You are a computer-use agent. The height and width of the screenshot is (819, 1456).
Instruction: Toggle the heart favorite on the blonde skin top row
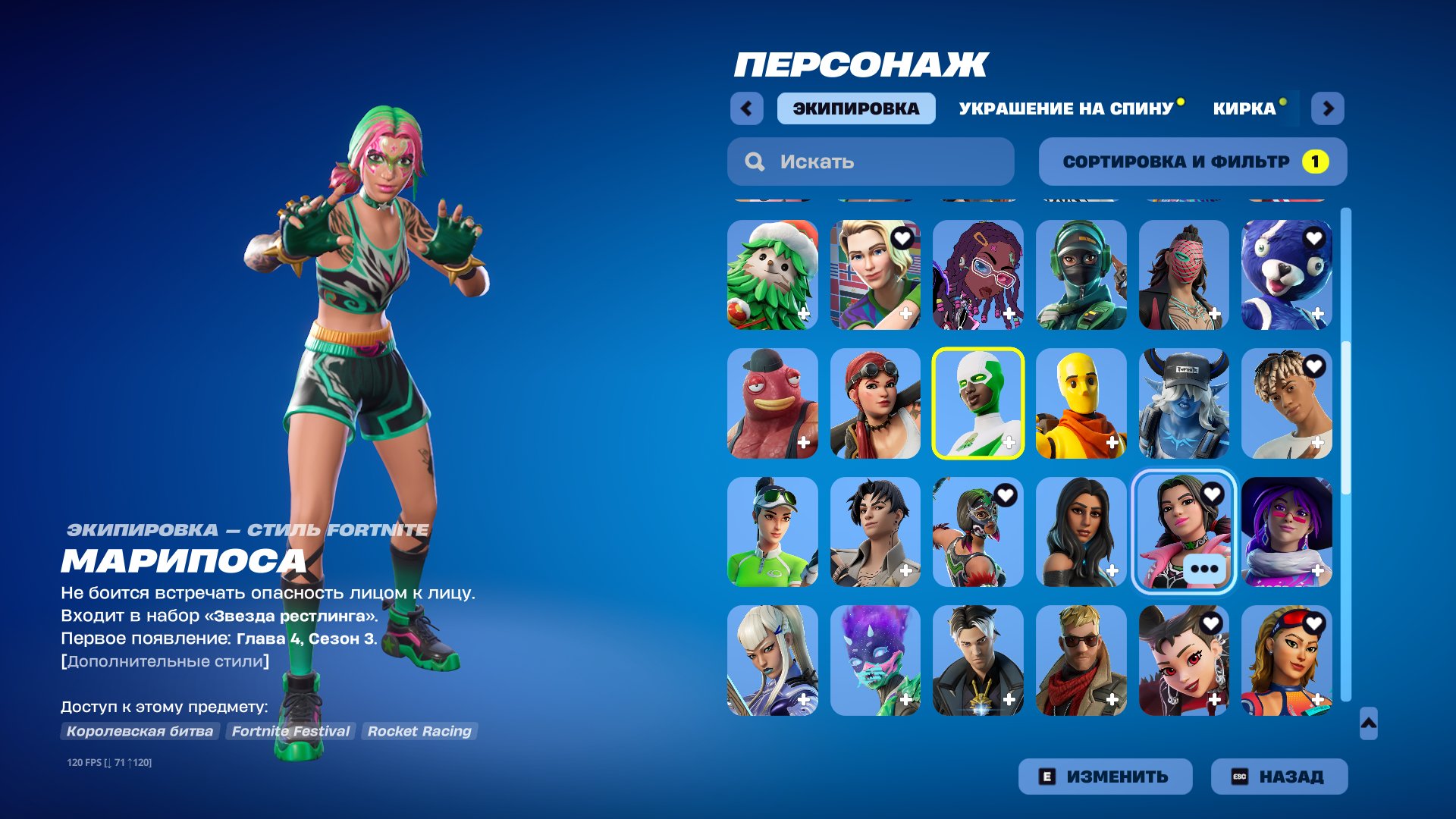pyautogui.click(x=902, y=237)
